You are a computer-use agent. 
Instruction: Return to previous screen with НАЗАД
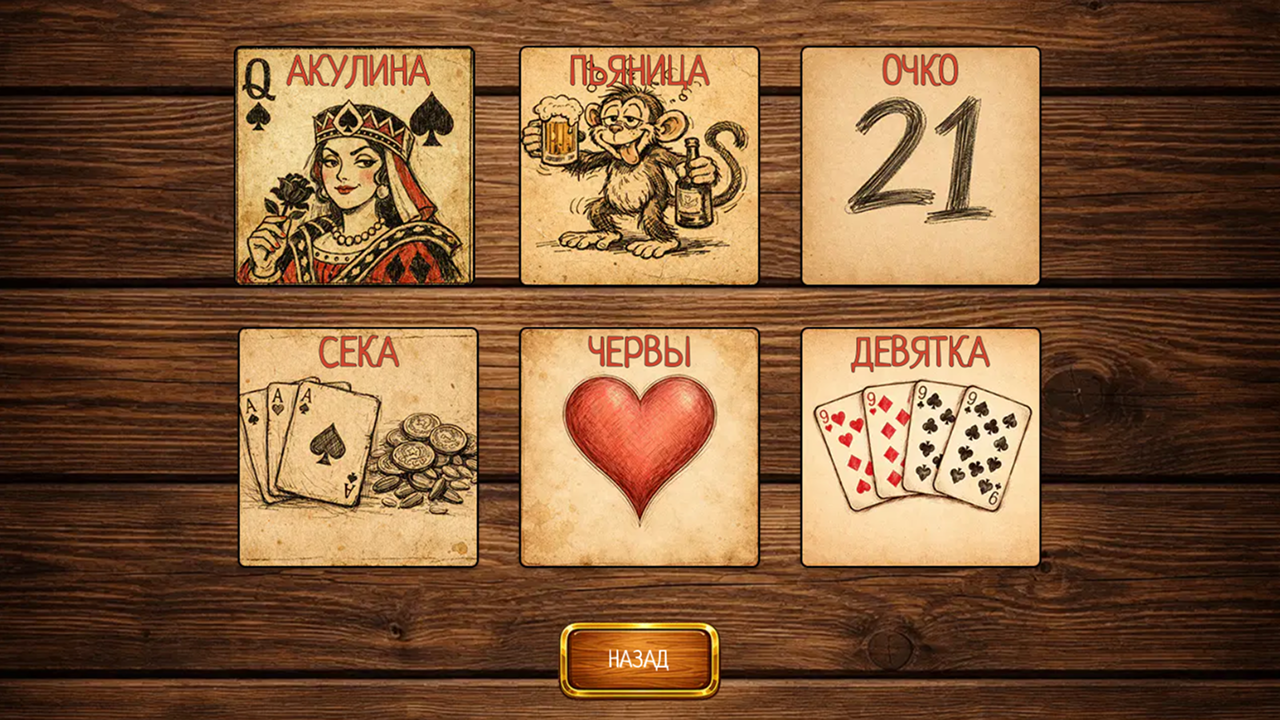[x=639, y=659]
